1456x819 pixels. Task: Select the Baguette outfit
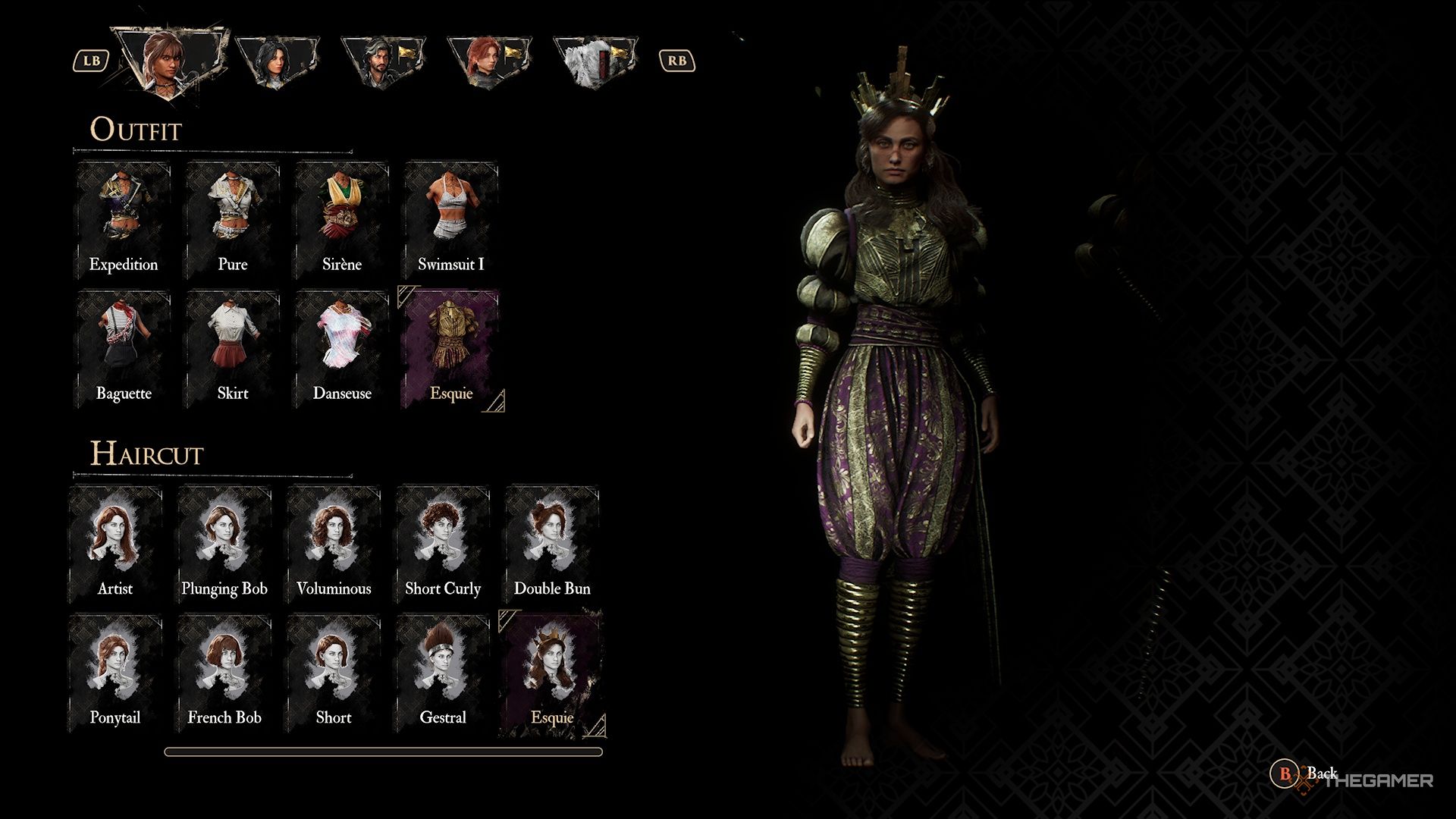point(124,349)
